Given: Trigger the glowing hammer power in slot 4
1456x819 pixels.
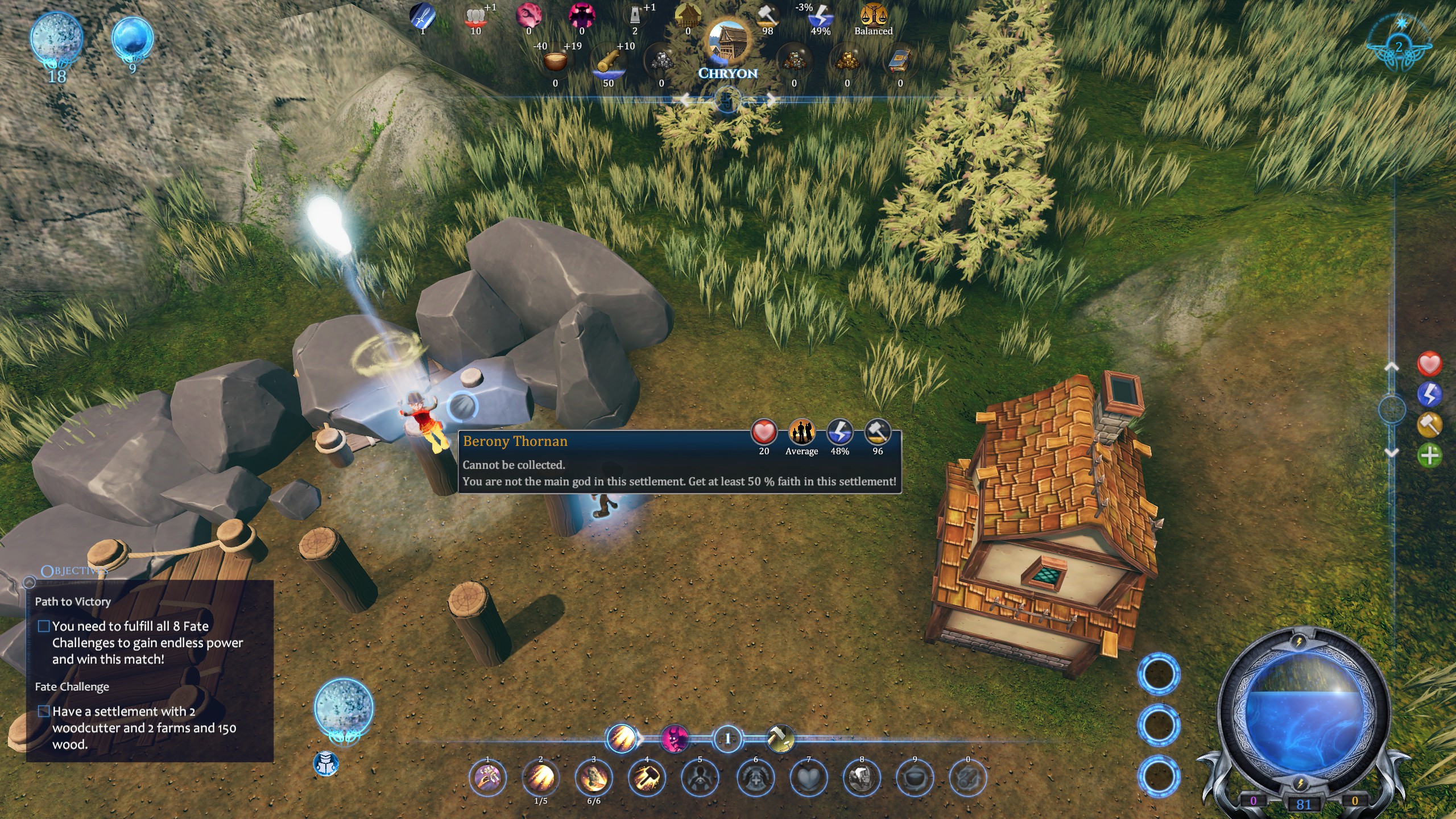Looking at the screenshot, I should coord(647,778).
